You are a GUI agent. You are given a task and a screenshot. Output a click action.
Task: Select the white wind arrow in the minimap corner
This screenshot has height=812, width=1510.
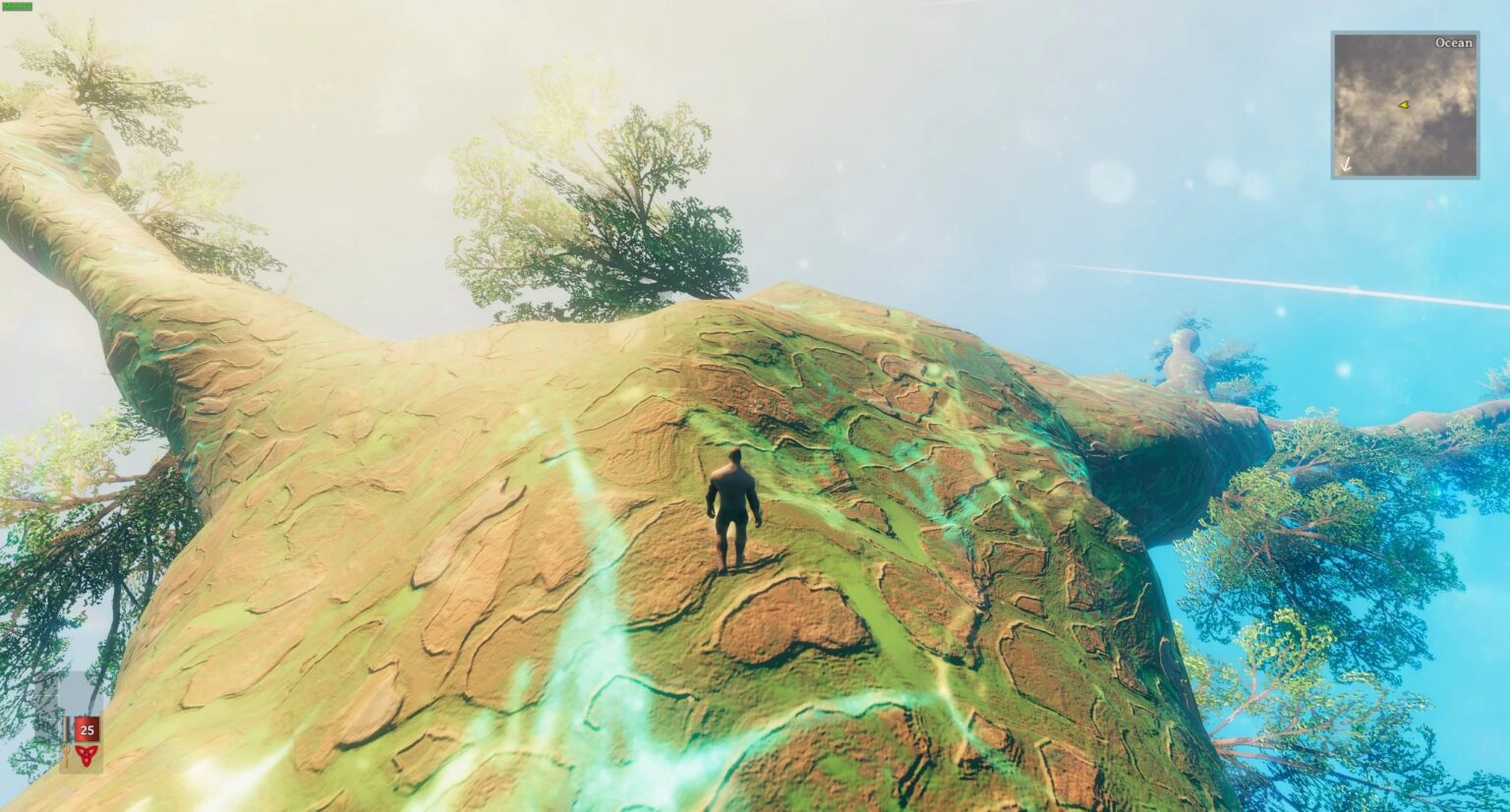[x=1346, y=165]
